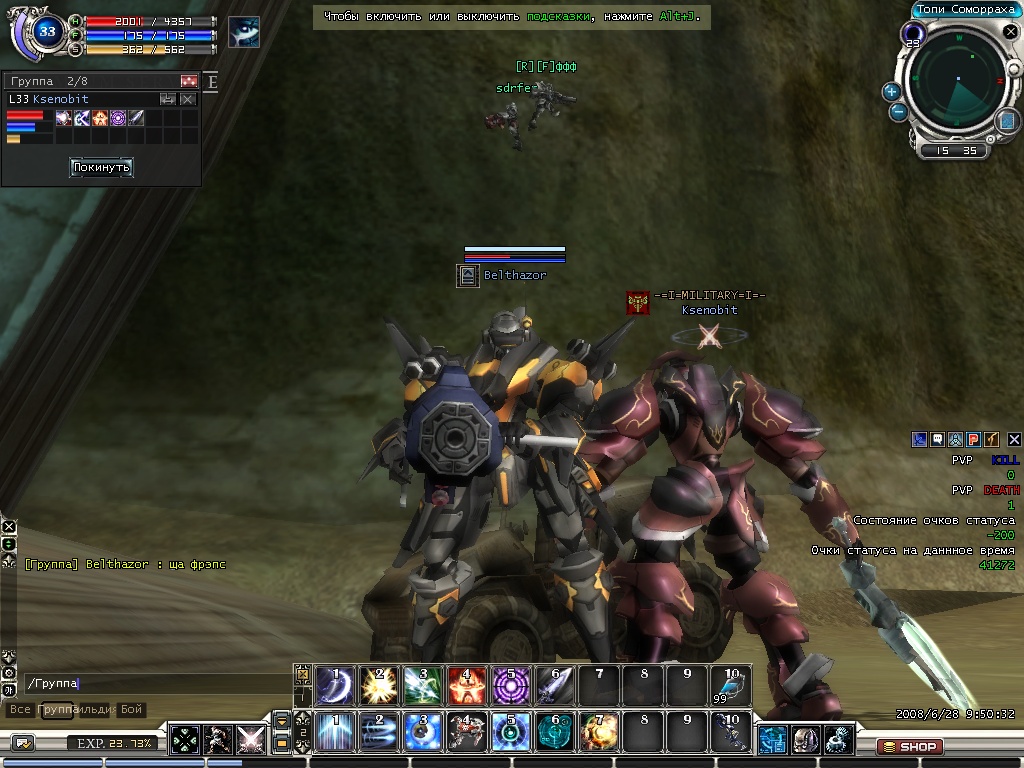Zoom out the minimap with minus button

coord(898,111)
